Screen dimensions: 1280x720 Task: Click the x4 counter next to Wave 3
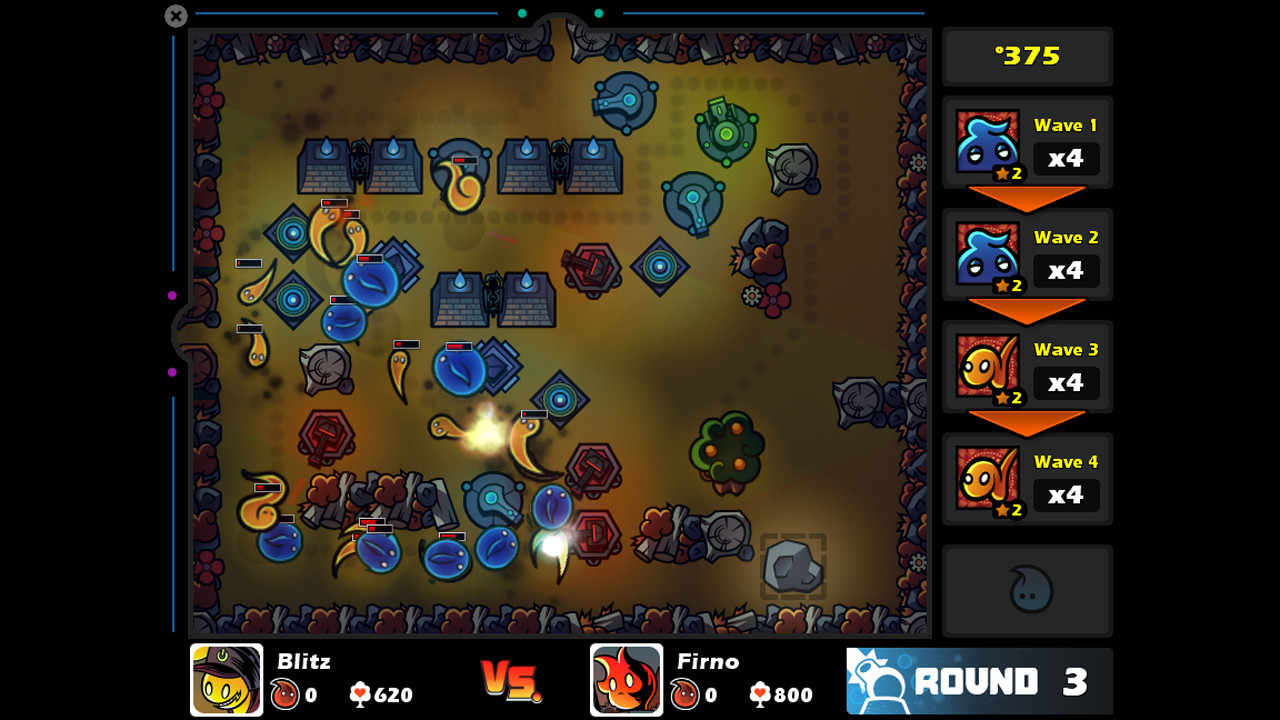(x=1066, y=383)
